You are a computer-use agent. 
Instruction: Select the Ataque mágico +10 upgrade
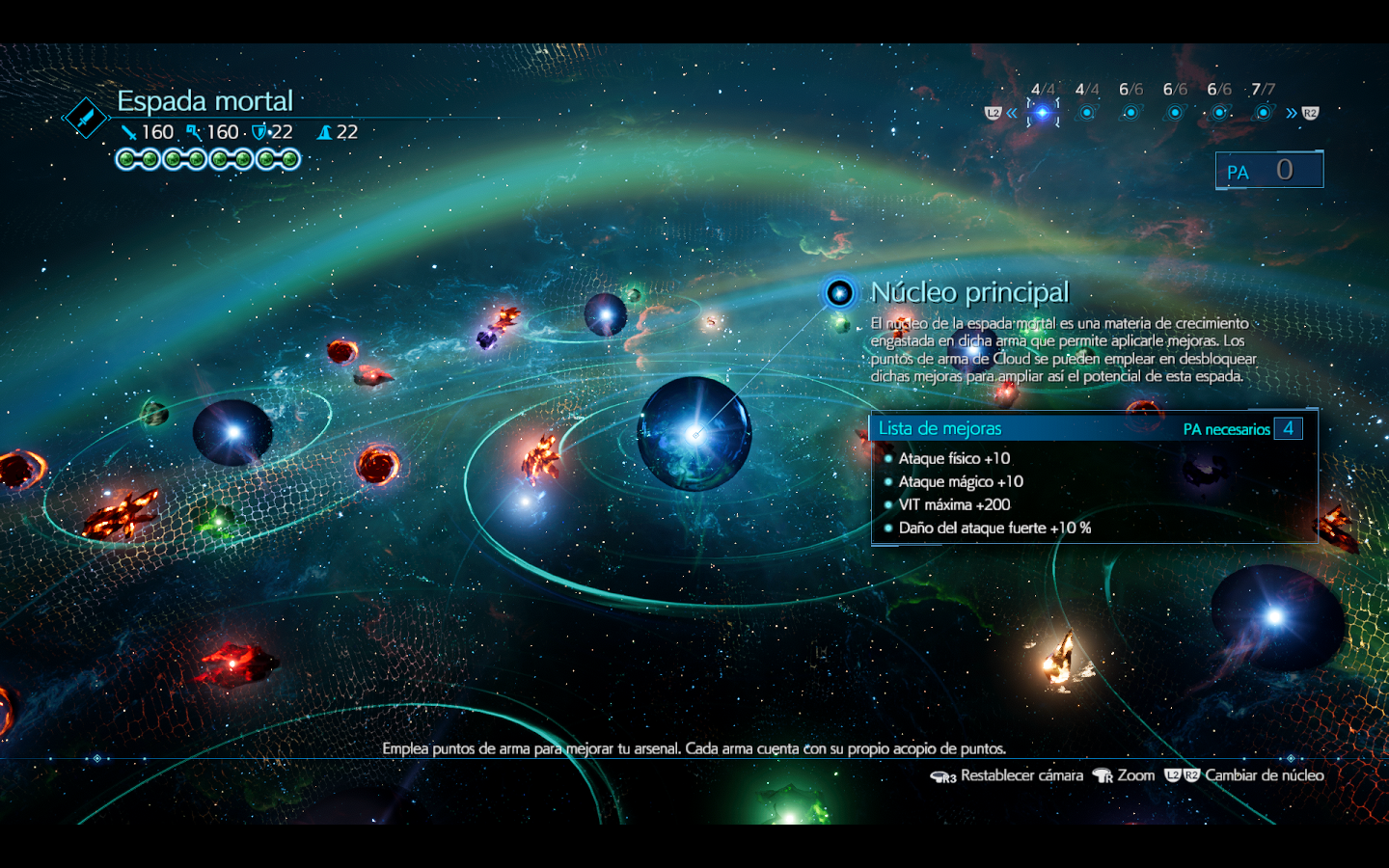click(961, 481)
